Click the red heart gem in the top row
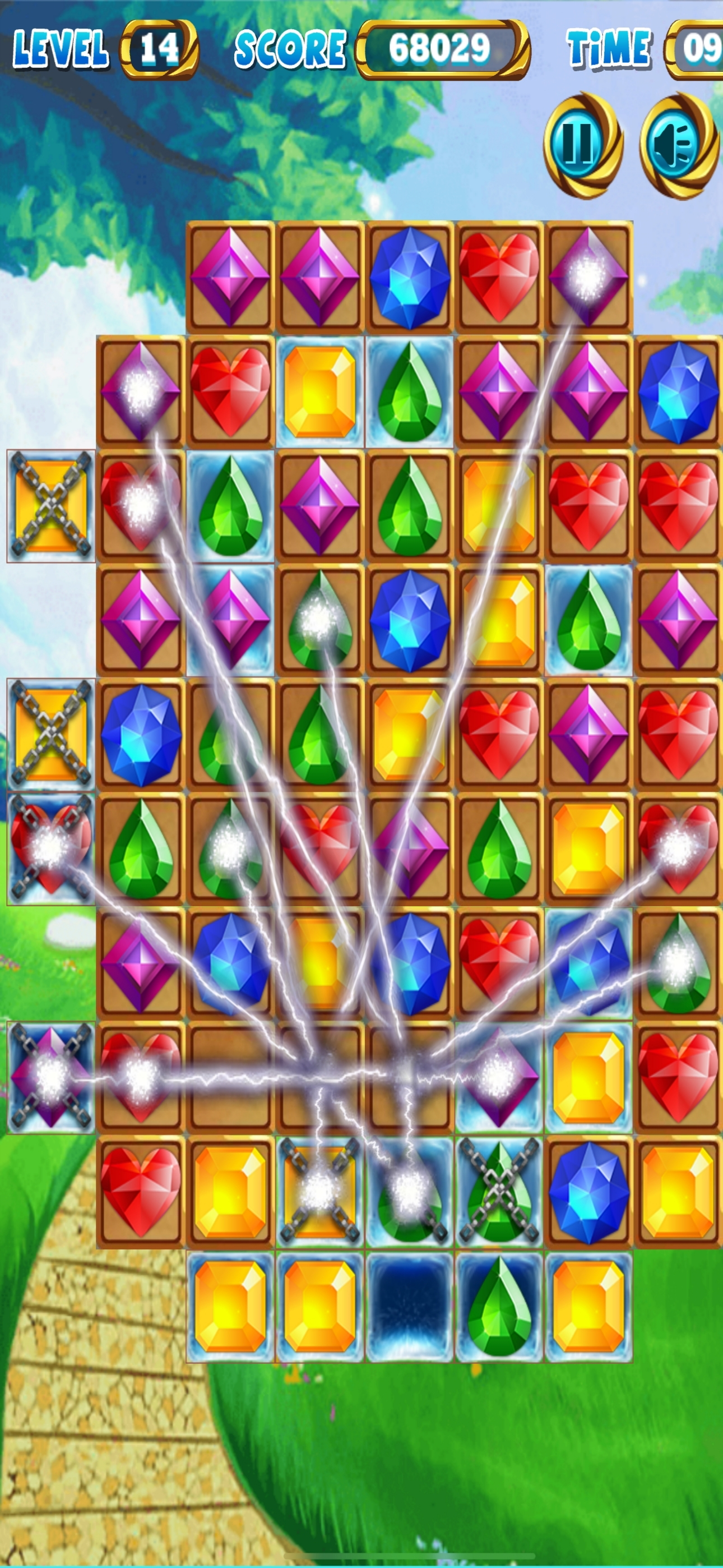This screenshot has width=723, height=1568. (499, 276)
